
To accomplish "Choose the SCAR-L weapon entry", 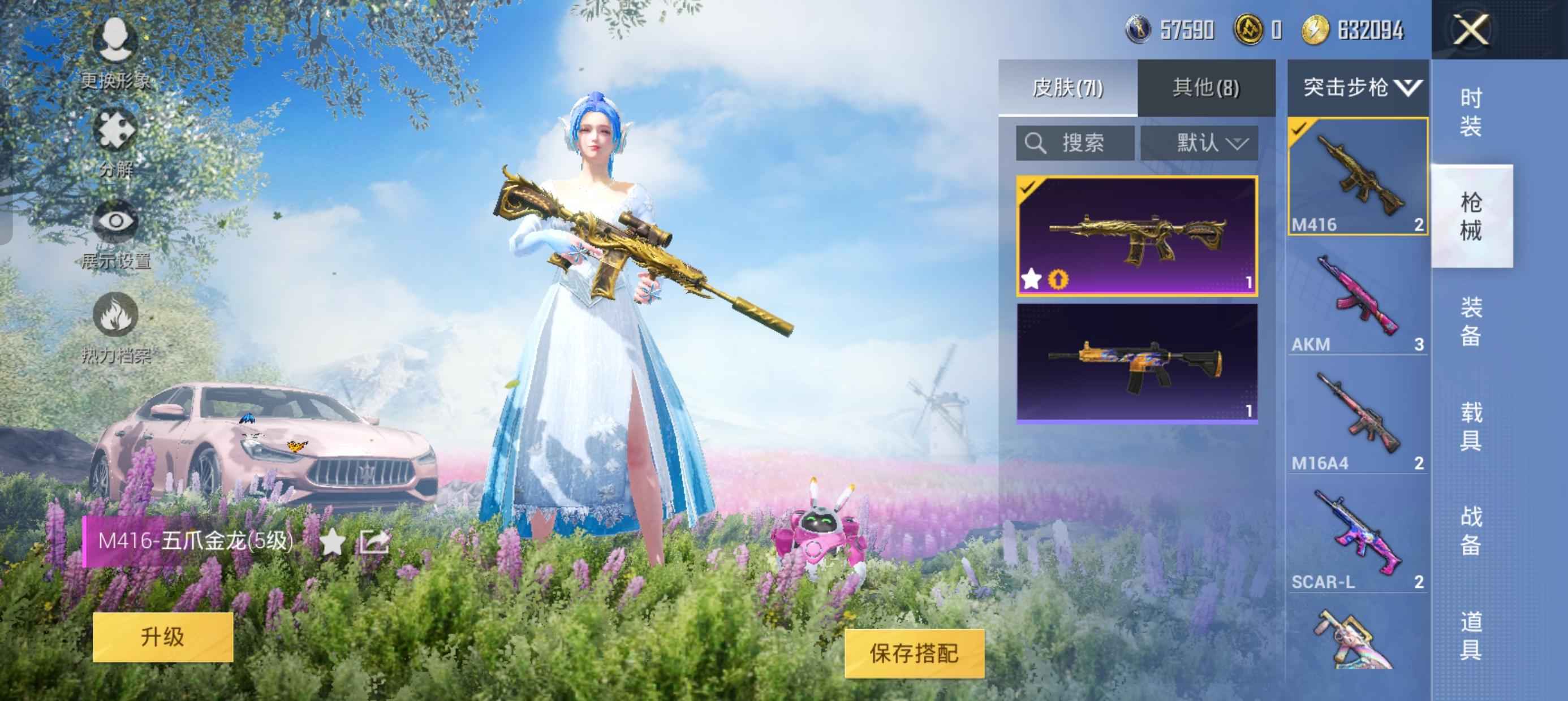I will 1358,540.
